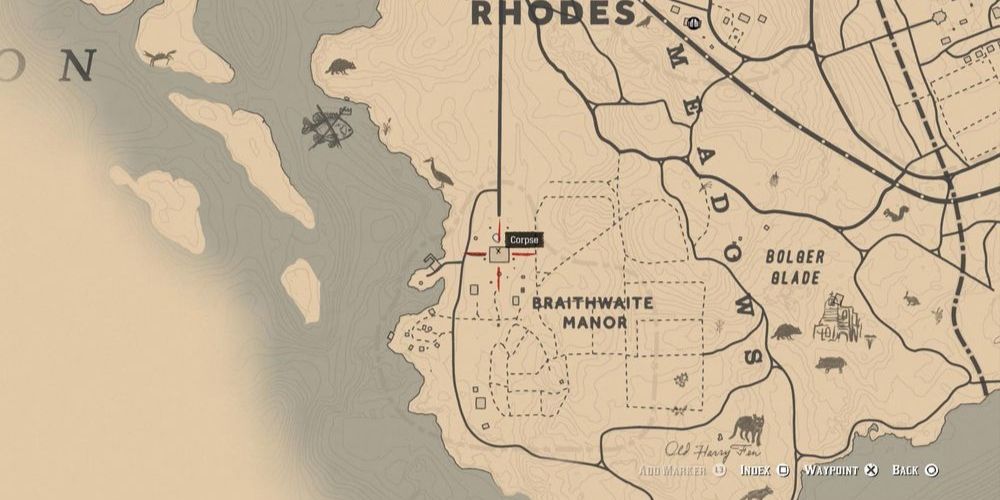This screenshot has width=1000, height=500.
Task: Click the bird icon beside the Rhodes label
Action: pos(645,20)
